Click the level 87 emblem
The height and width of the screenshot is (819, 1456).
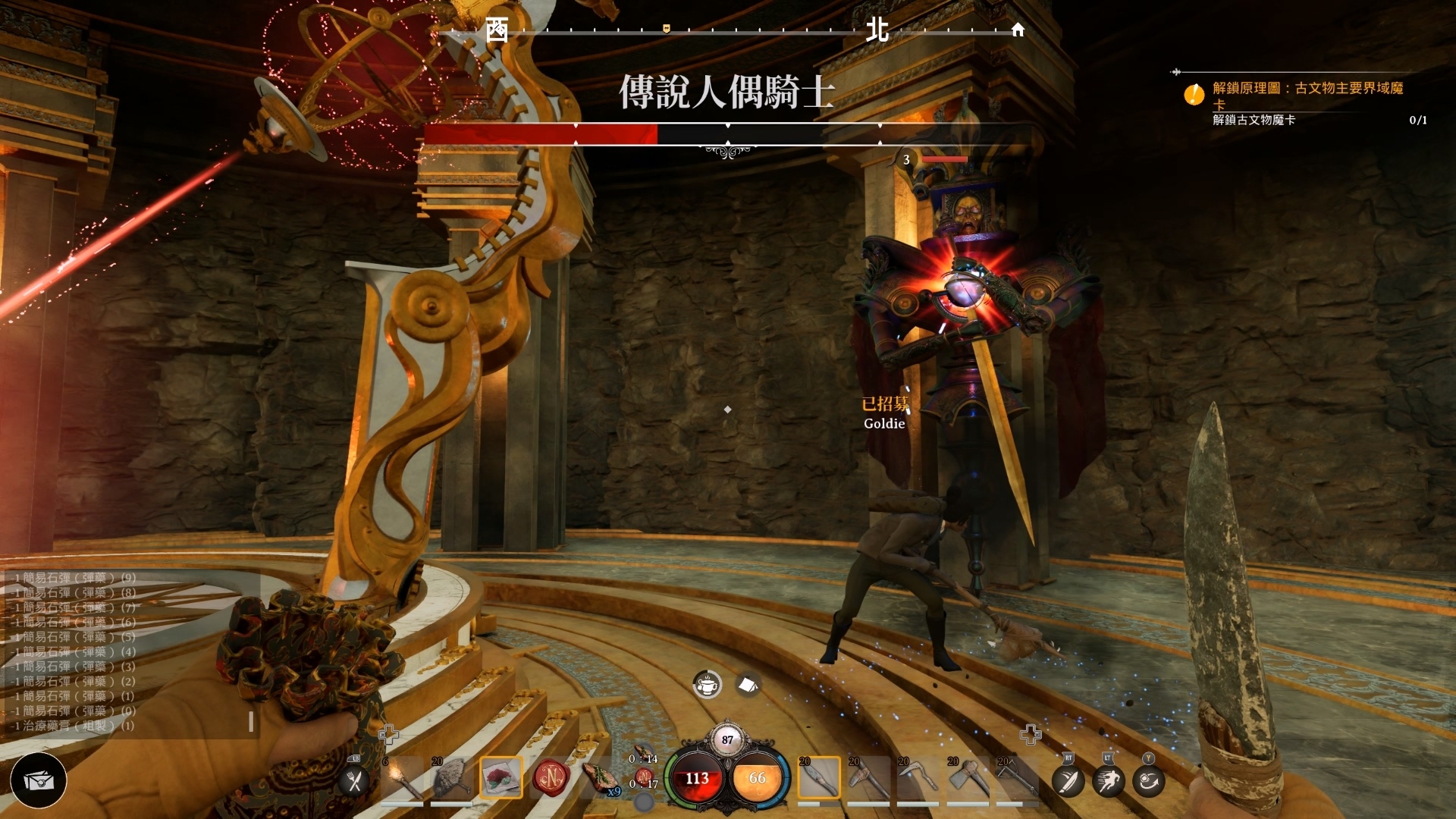[727, 738]
